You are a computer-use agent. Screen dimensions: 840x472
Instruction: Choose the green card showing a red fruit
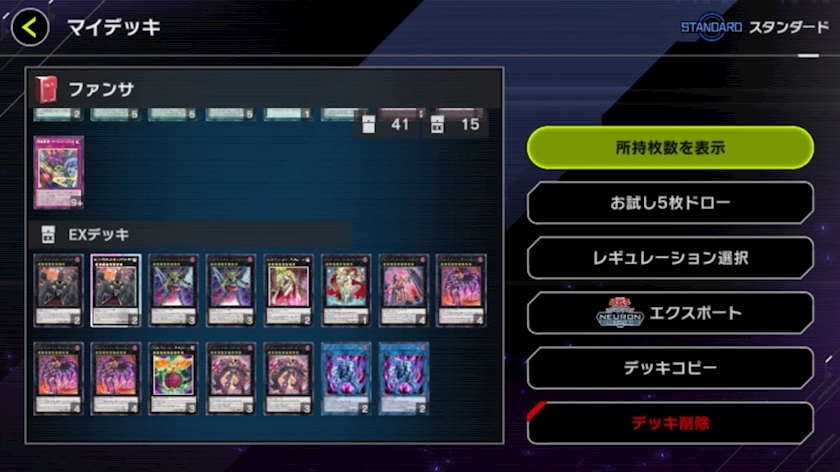(x=174, y=378)
